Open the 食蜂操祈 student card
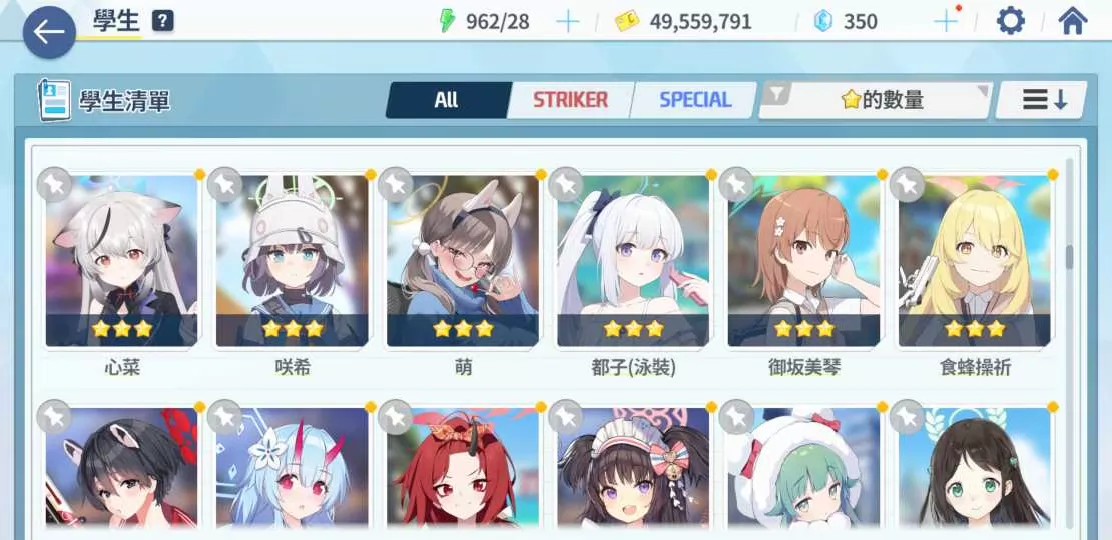The height and width of the screenshot is (540, 1112). click(x=975, y=262)
